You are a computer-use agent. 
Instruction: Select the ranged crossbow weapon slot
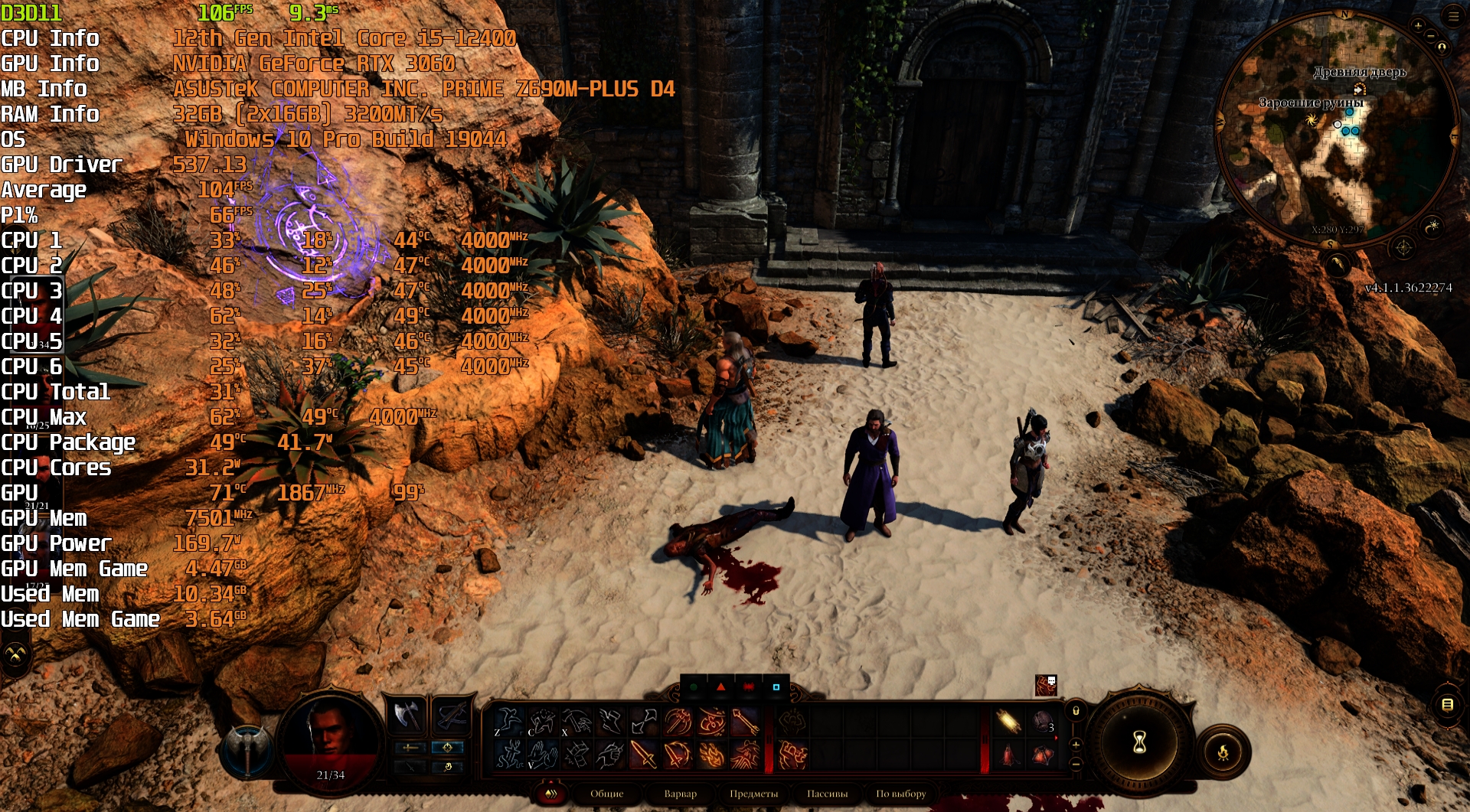click(451, 716)
